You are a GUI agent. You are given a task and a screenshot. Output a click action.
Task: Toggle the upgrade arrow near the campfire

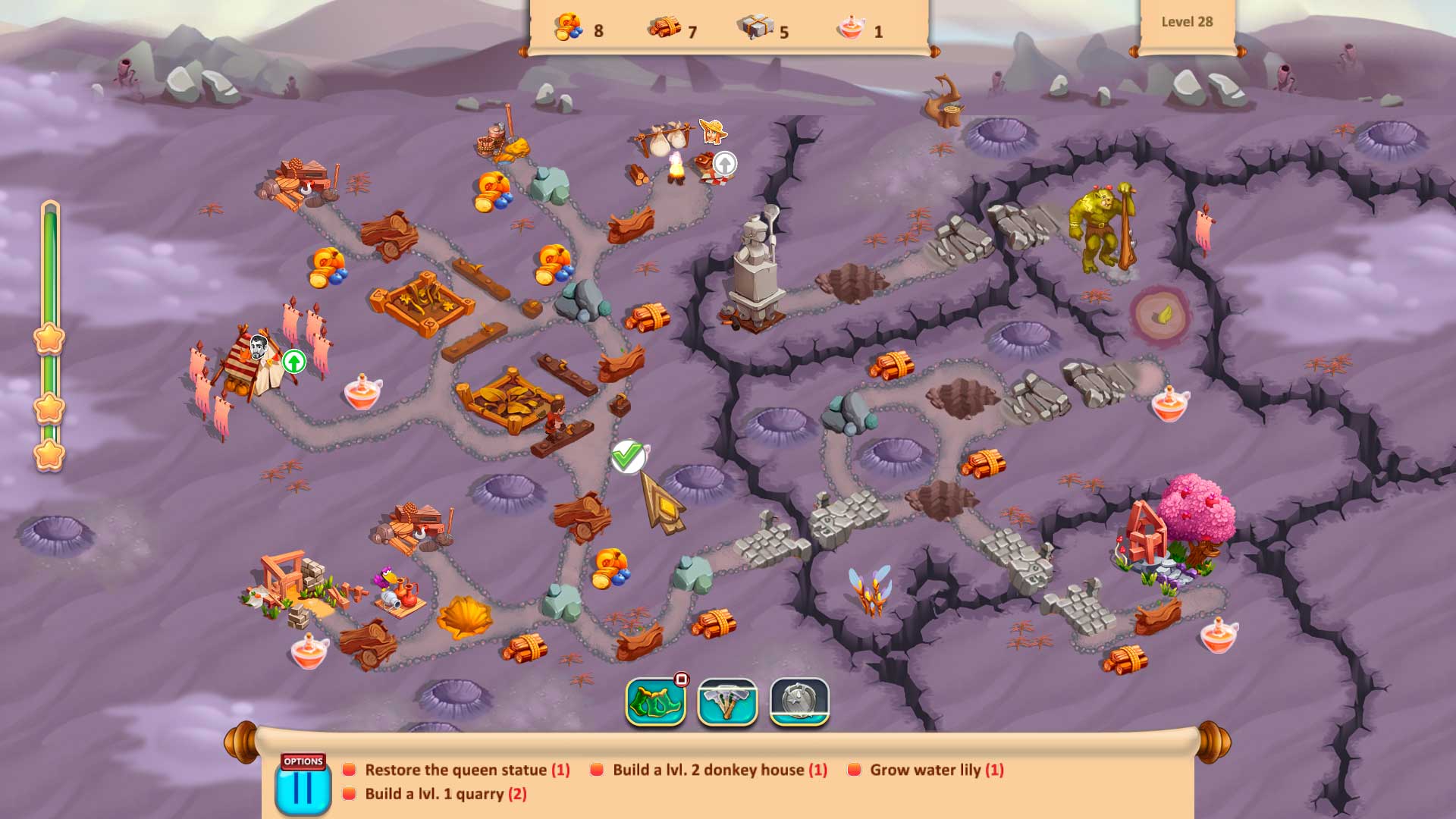pyautogui.click(x=724, y=162)
